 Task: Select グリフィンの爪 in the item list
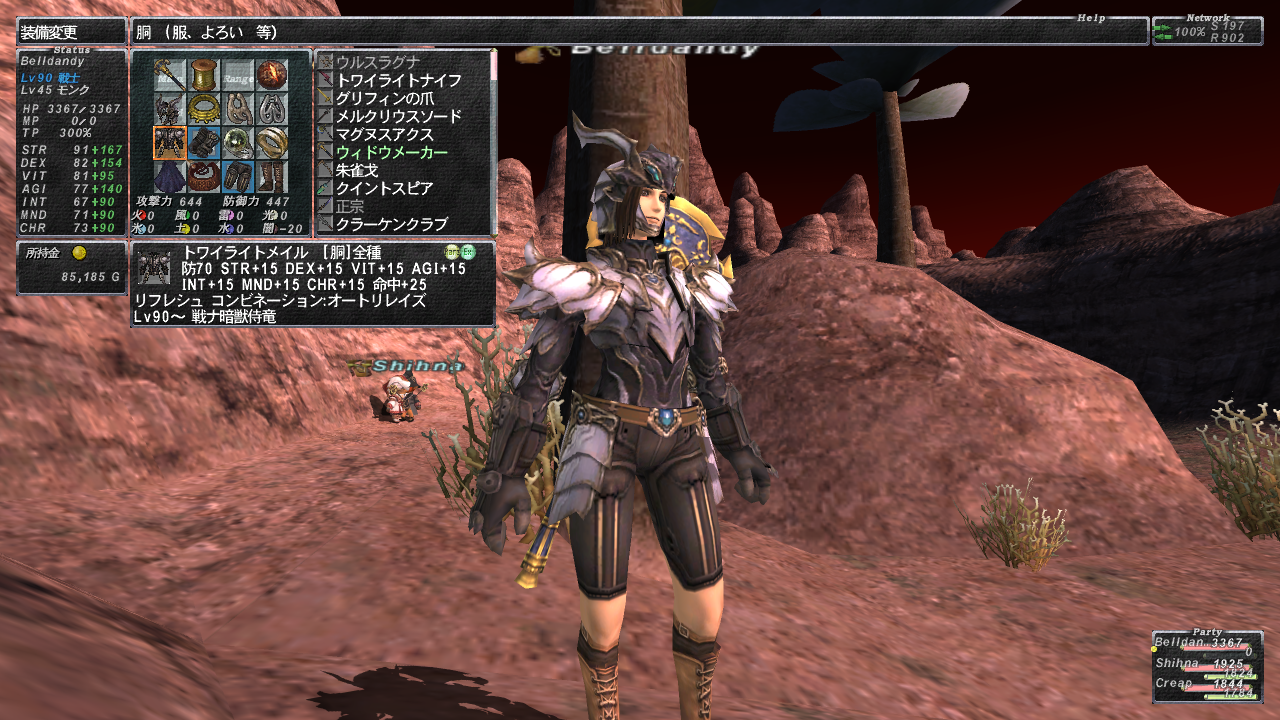pyautogui.click(x=384, y=98)
